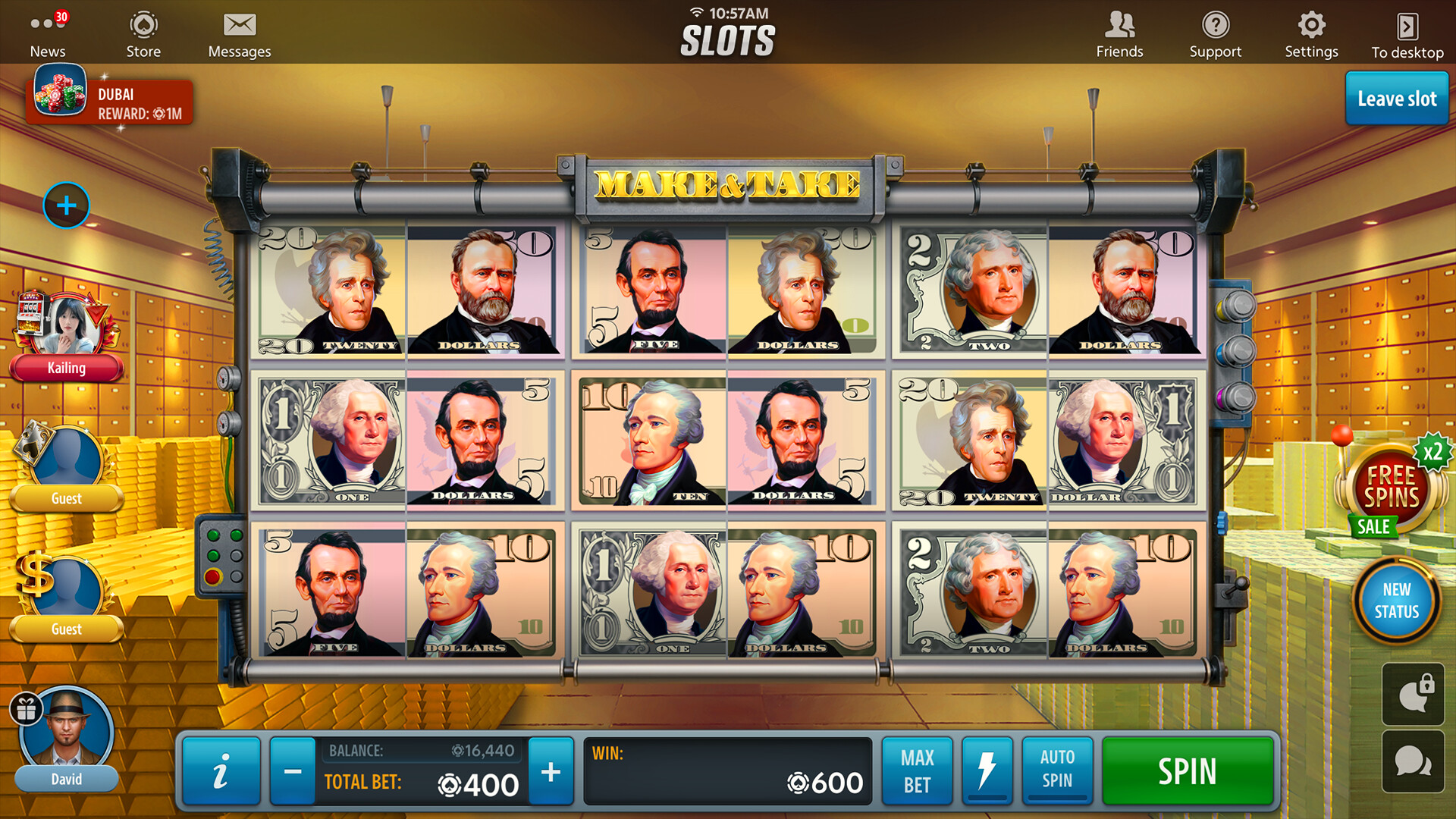This screenshot has width=1456, height=819.
Task: Open Support help center
Action: pyautogui.click(x=1216, y=32)
